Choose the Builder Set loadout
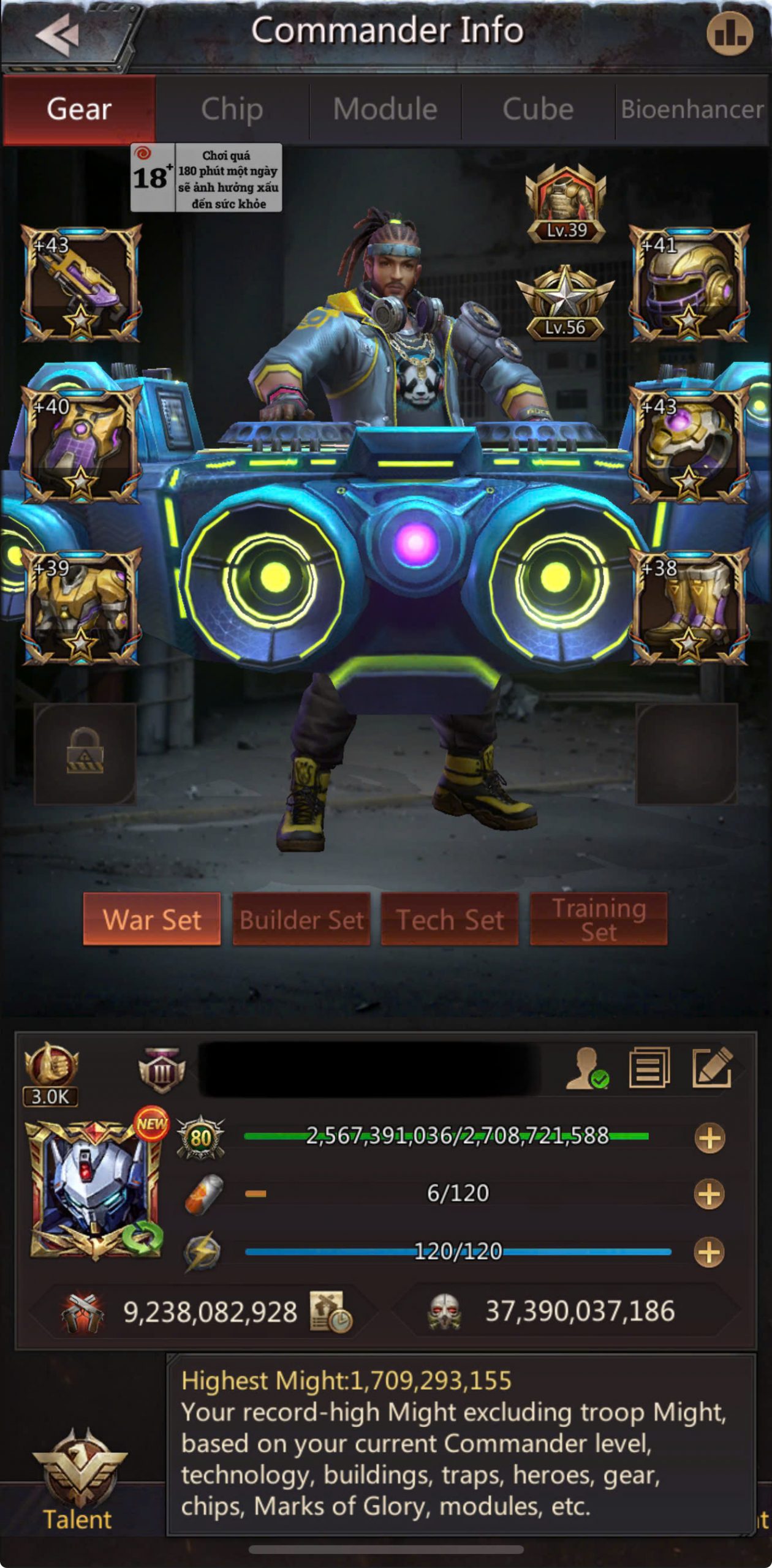772x1568 pixels. click(301, 919)
